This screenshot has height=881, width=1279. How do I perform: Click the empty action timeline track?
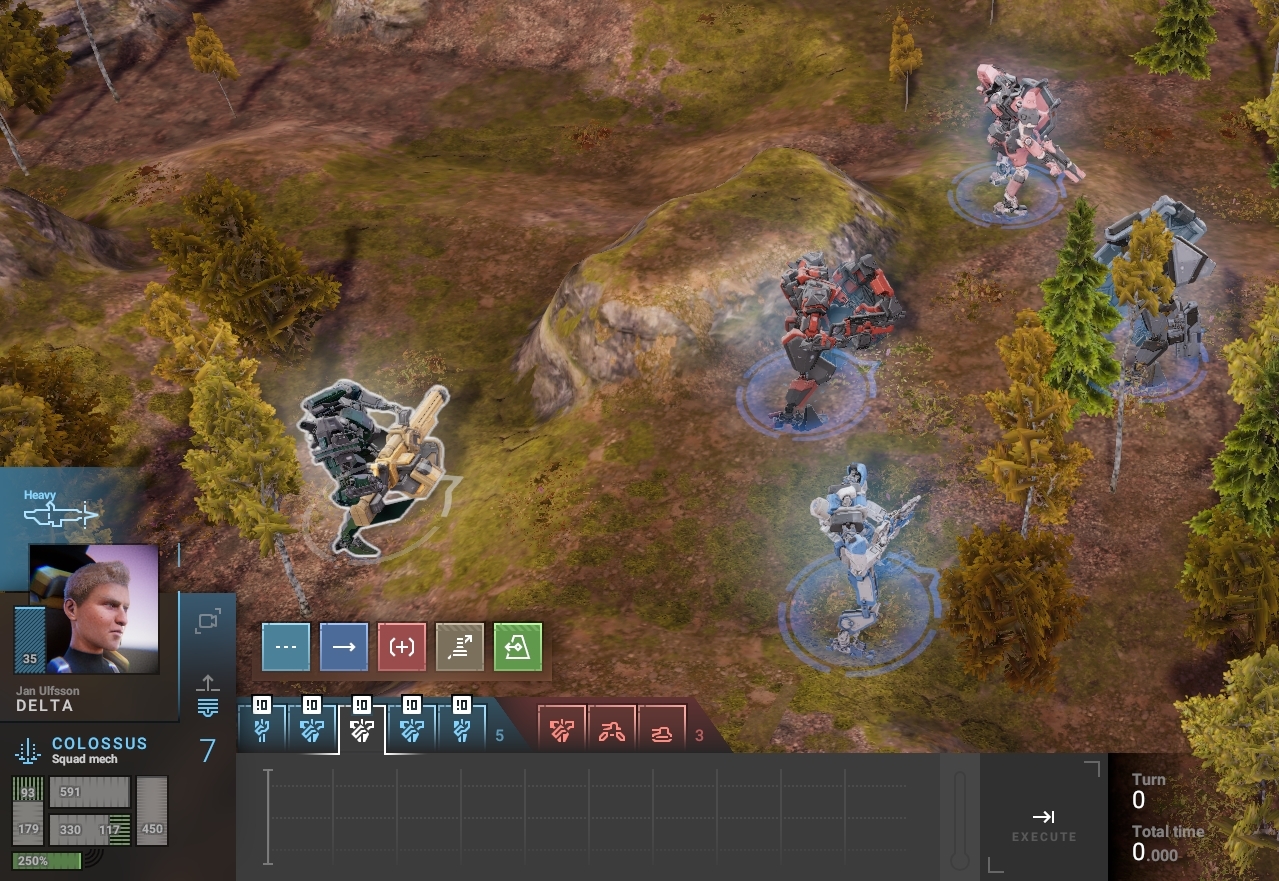[x=590, y=815]
